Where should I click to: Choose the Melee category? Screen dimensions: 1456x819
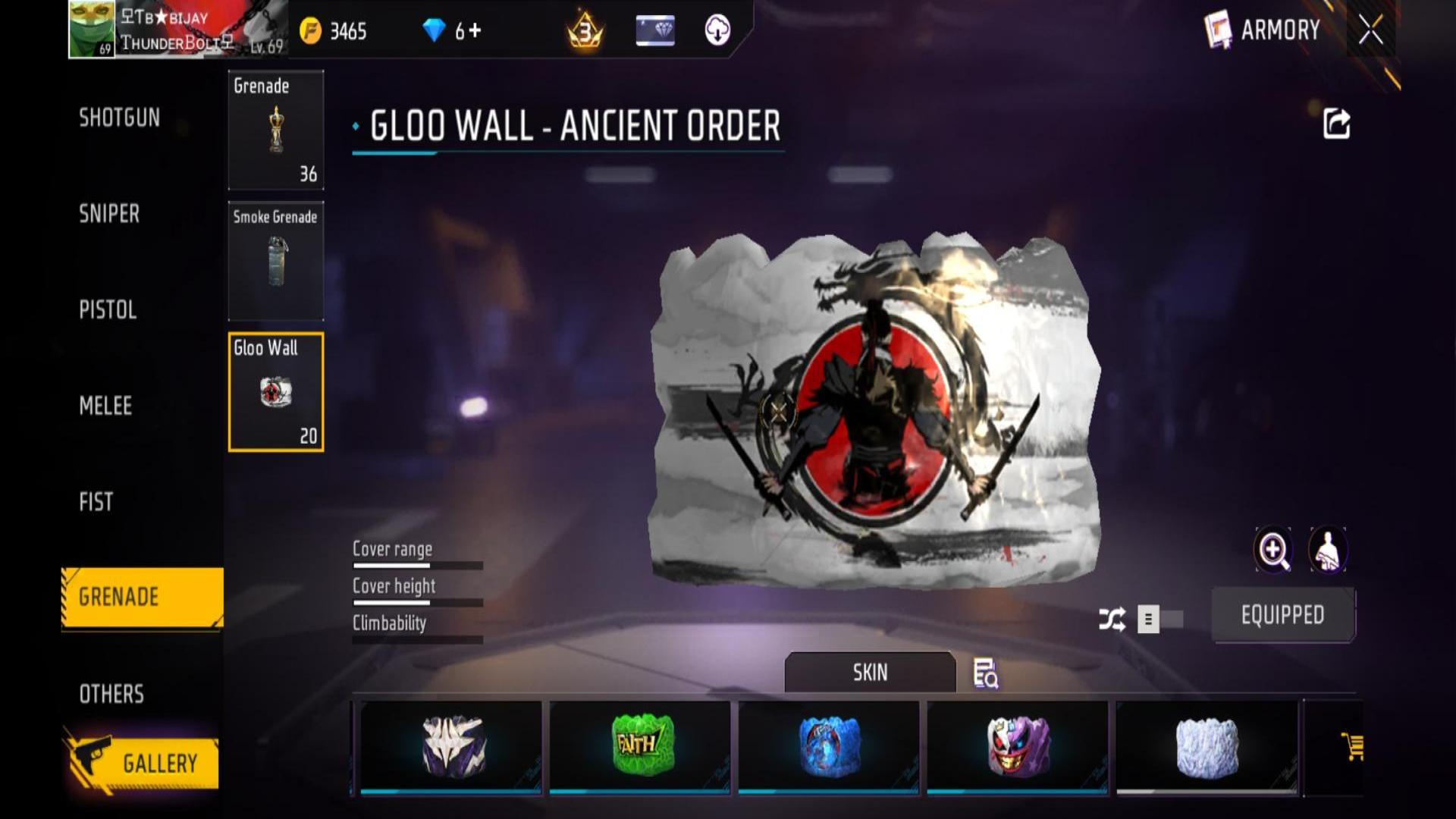(x=105, y=406)
